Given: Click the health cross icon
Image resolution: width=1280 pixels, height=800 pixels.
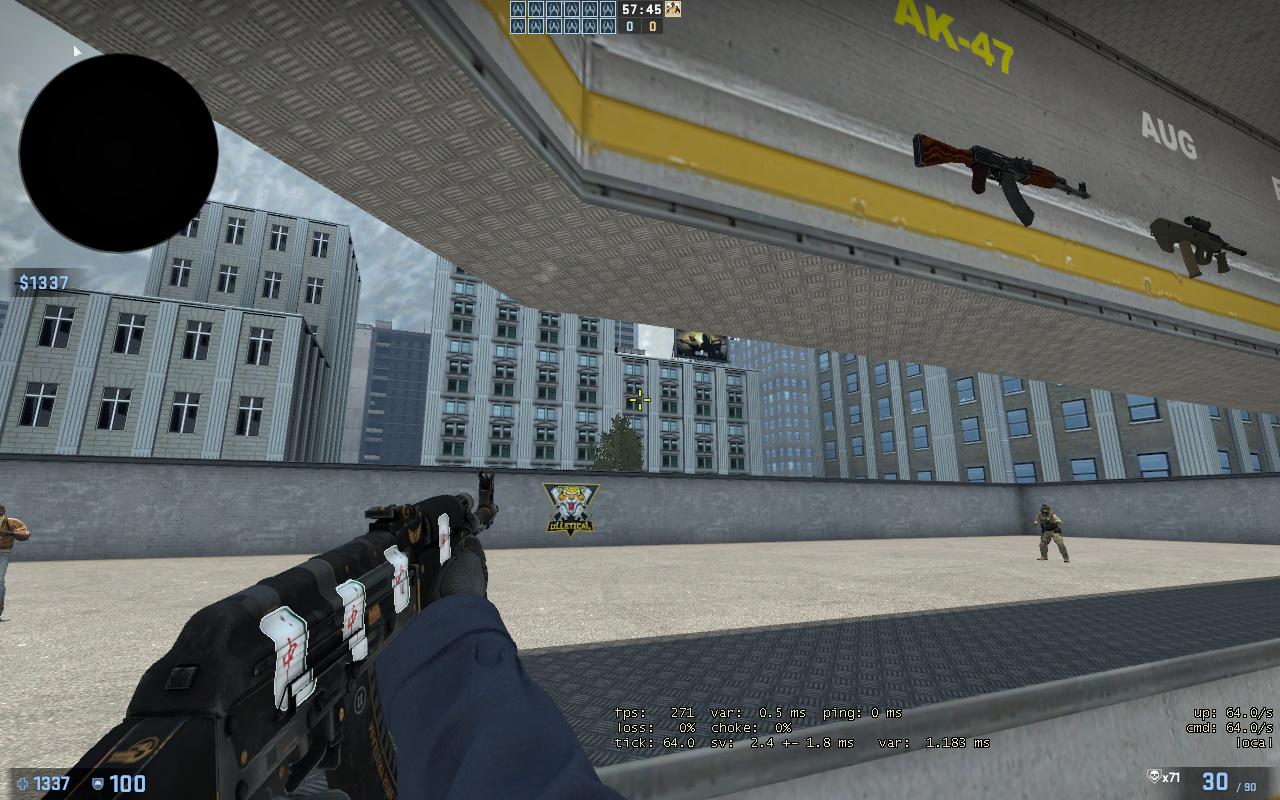Looking at the screenshot, I should pos(22,784).
